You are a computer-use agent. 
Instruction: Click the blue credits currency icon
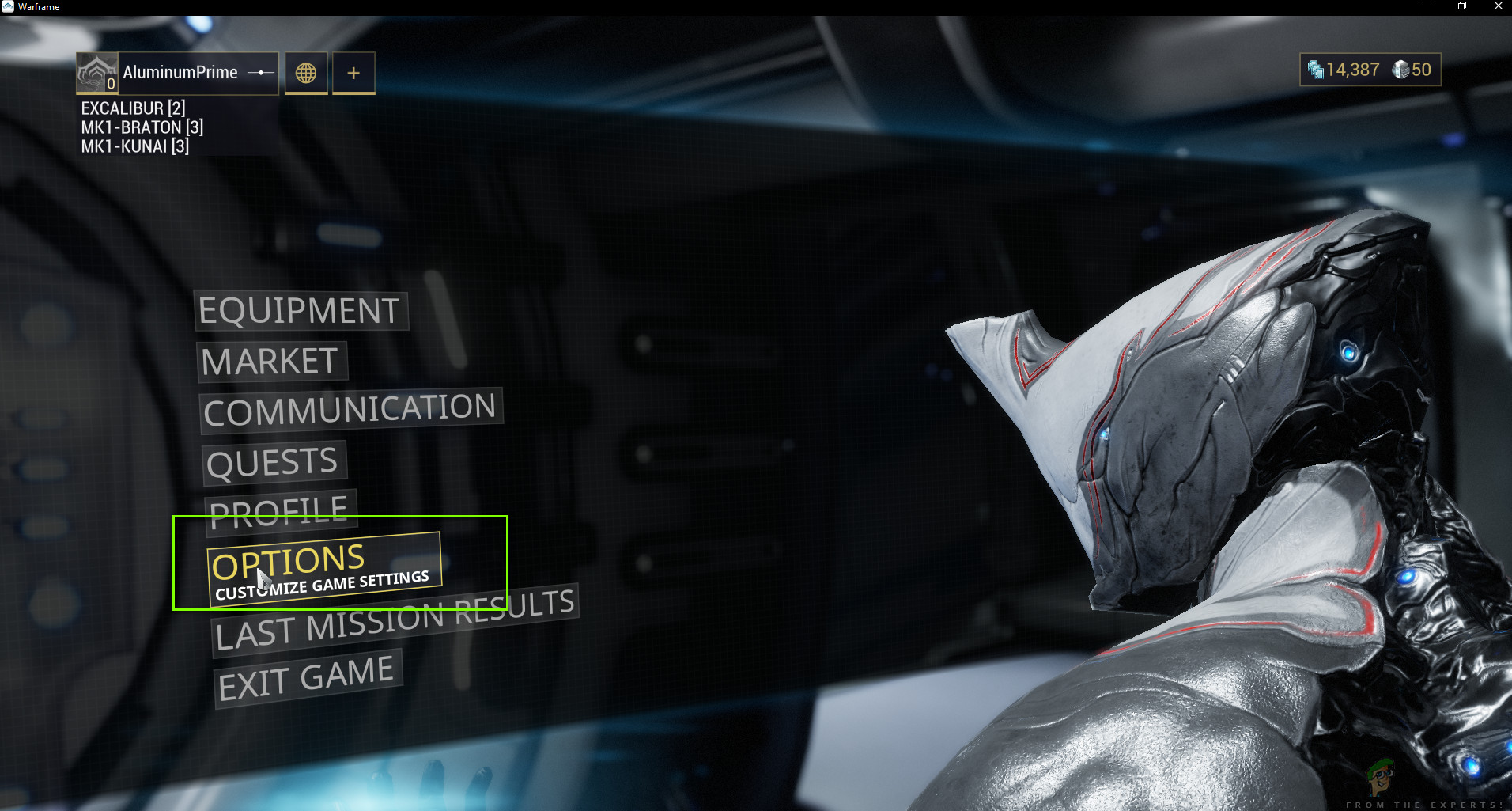click(1315, 69)
